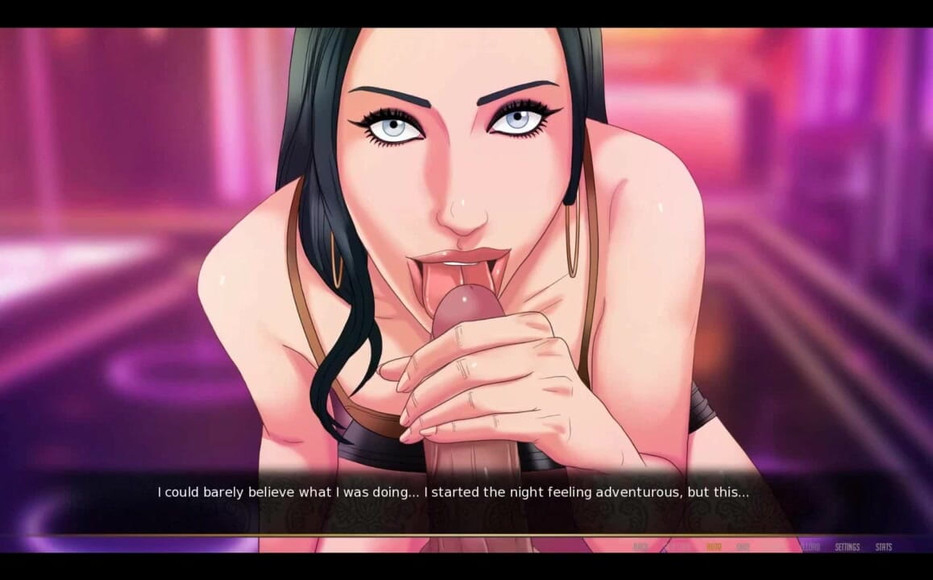Open the Settings menu
Image resolution: width=933 pixels, height=580 pixels.
[x=847, y=547]
